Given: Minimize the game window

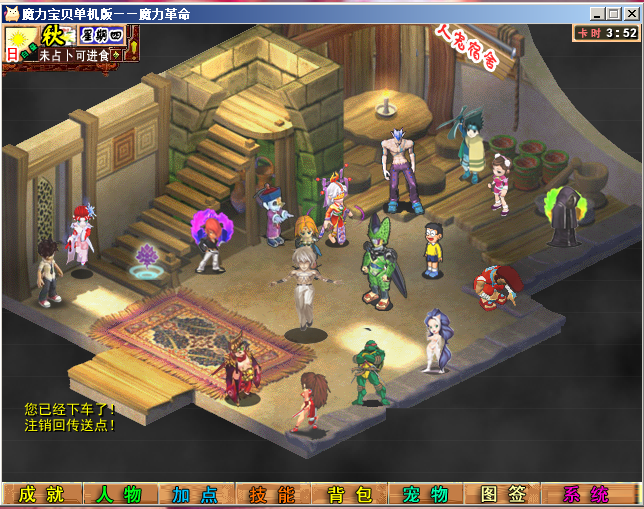Looking at the screenshot, I should tap(595, 14).
